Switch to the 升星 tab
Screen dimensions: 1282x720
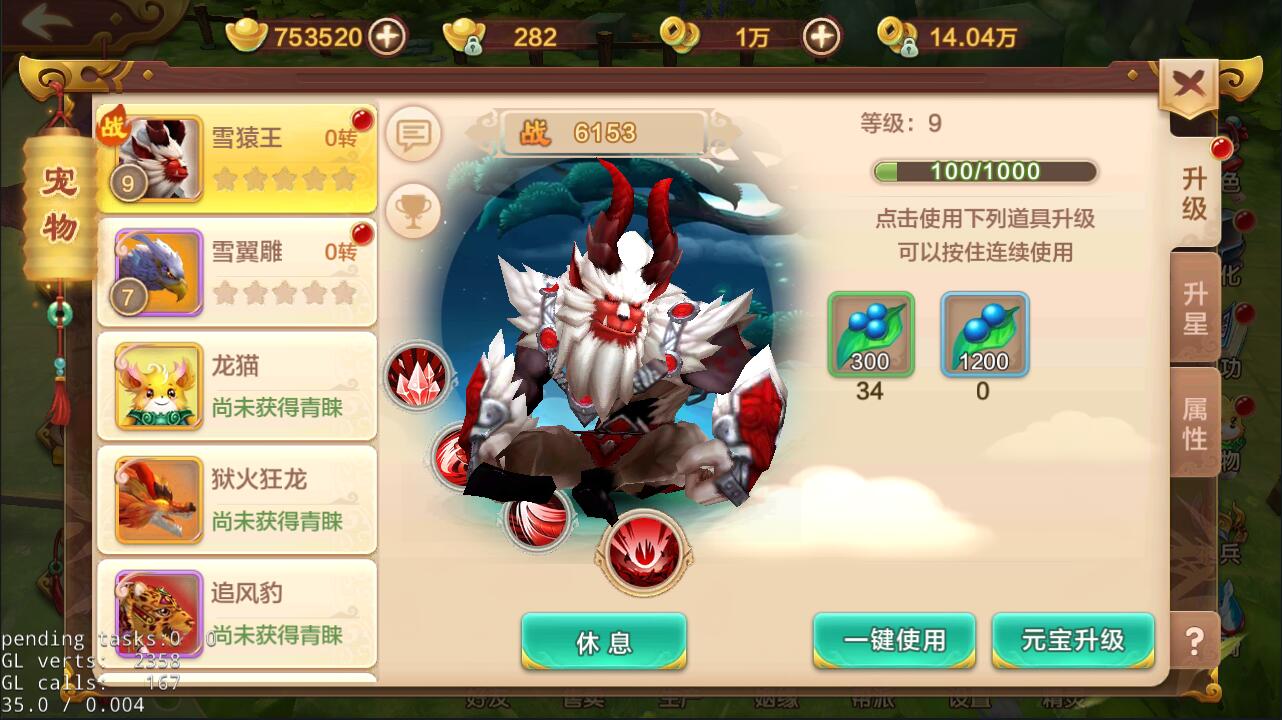(1193, 310)
